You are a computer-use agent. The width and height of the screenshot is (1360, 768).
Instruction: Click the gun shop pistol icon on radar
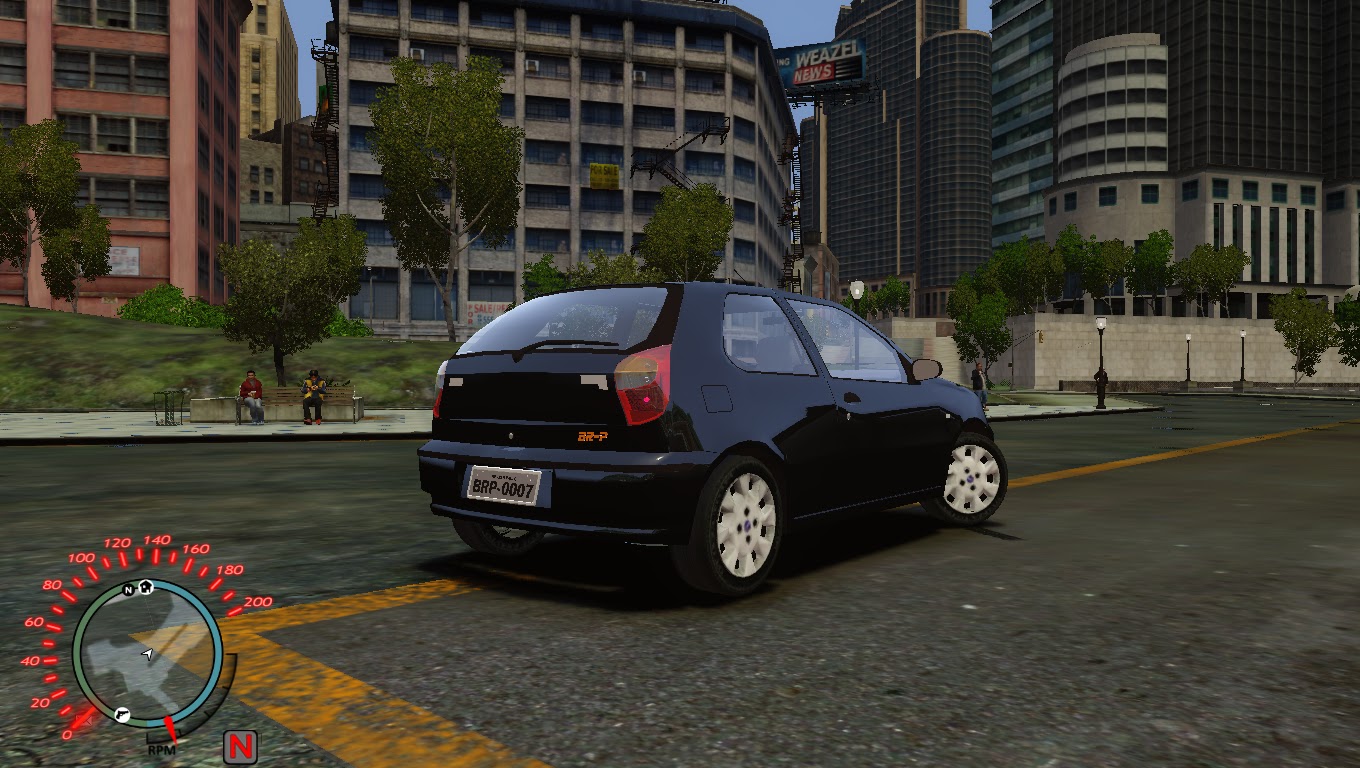click(x=122, y=714)
